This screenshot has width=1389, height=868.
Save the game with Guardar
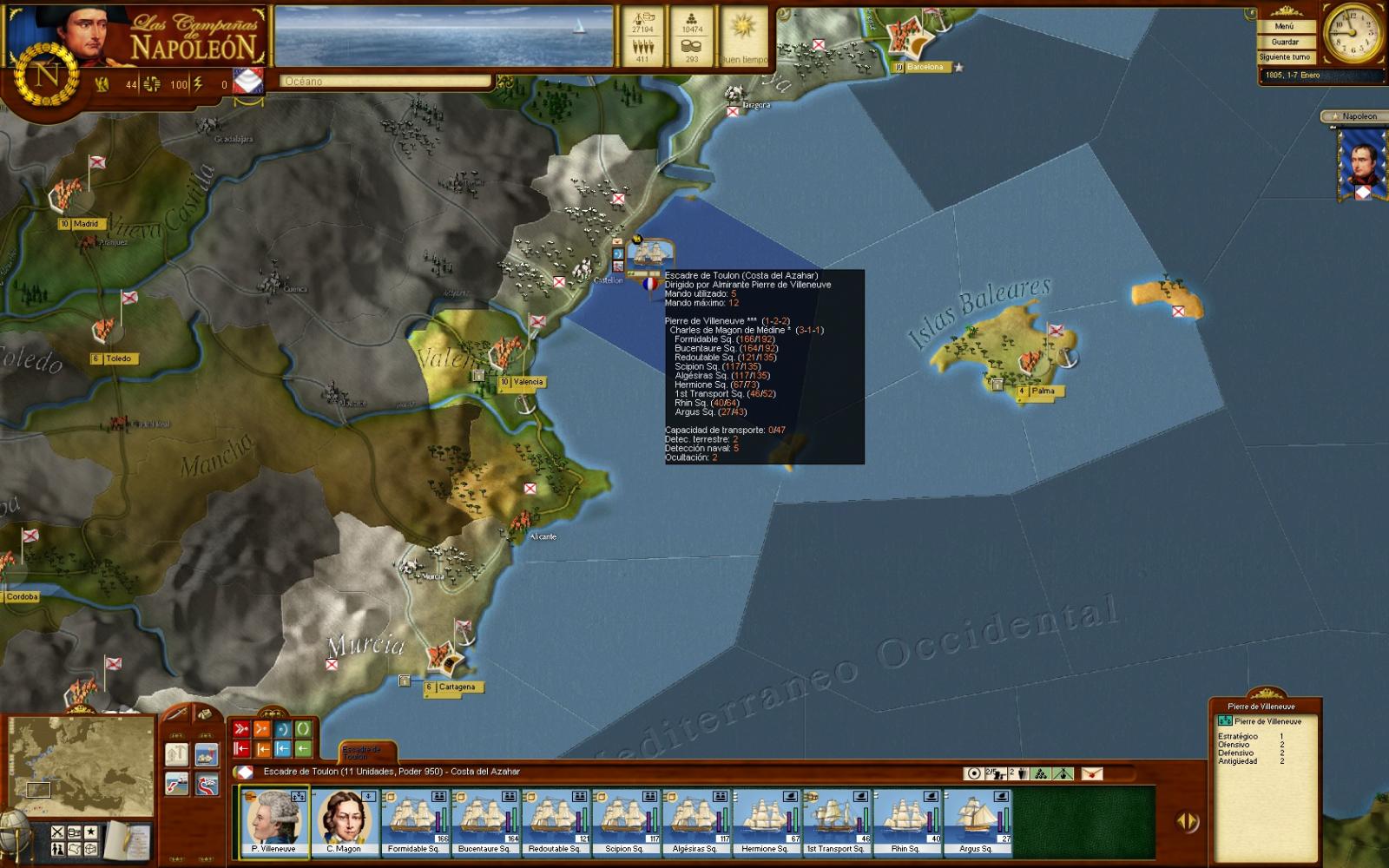coord(1285,42)
